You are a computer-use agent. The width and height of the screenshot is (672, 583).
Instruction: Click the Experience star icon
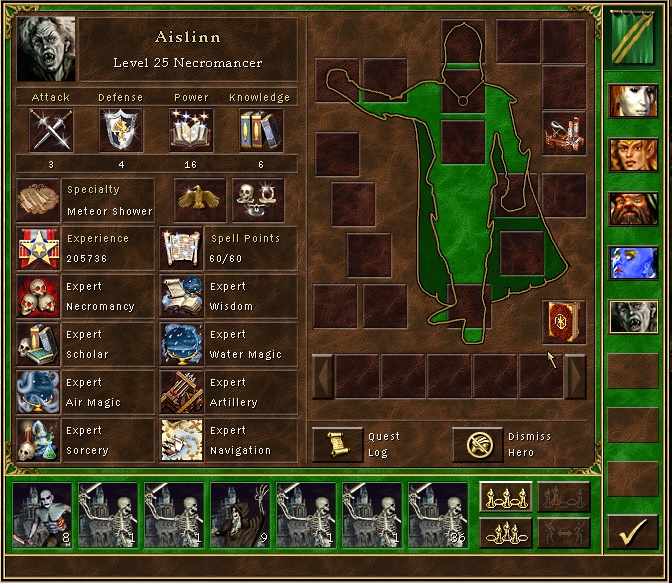click(39, 249)
